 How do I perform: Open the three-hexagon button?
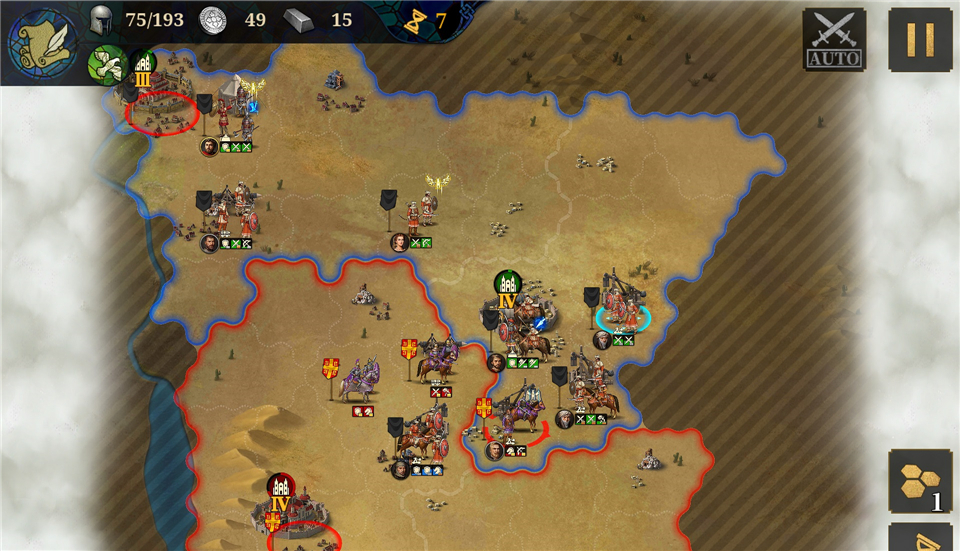click(920, 481)
